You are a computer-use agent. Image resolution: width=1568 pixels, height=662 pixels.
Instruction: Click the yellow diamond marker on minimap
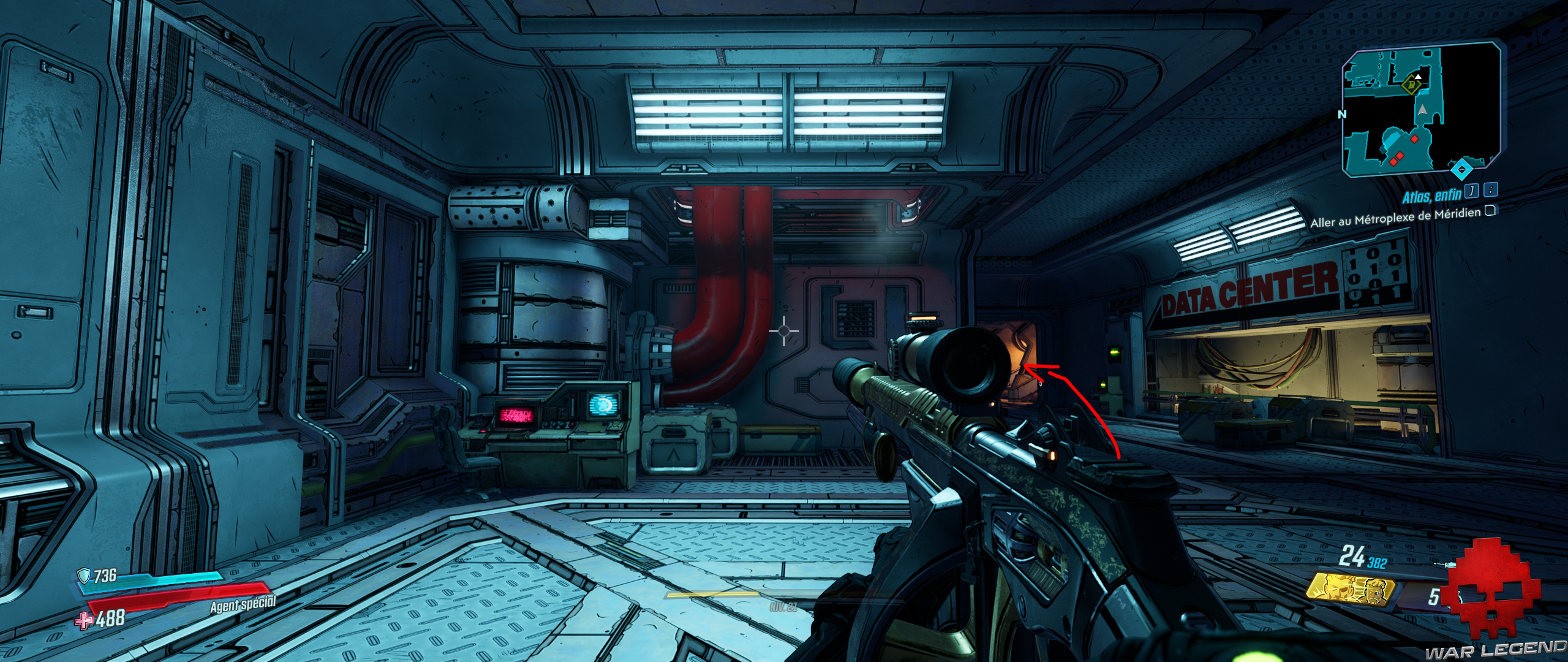coord(1411,85)
